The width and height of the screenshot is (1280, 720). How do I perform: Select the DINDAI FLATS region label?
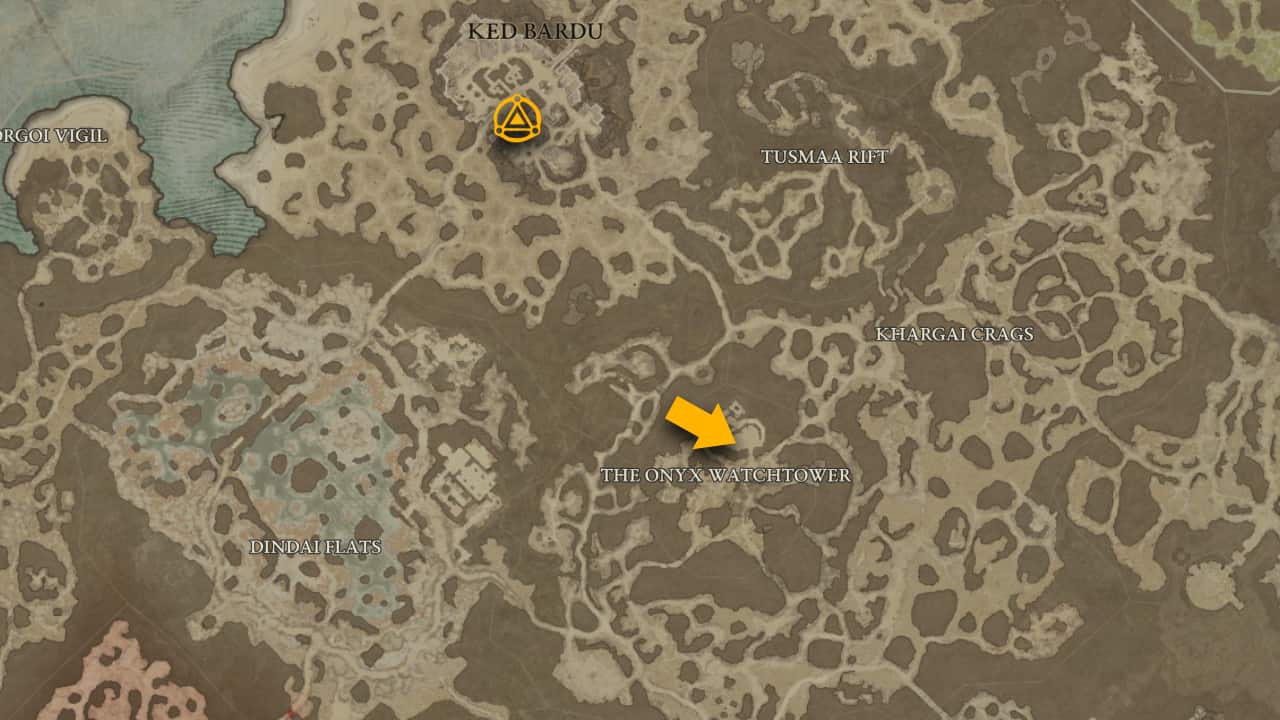coord(318,547)
